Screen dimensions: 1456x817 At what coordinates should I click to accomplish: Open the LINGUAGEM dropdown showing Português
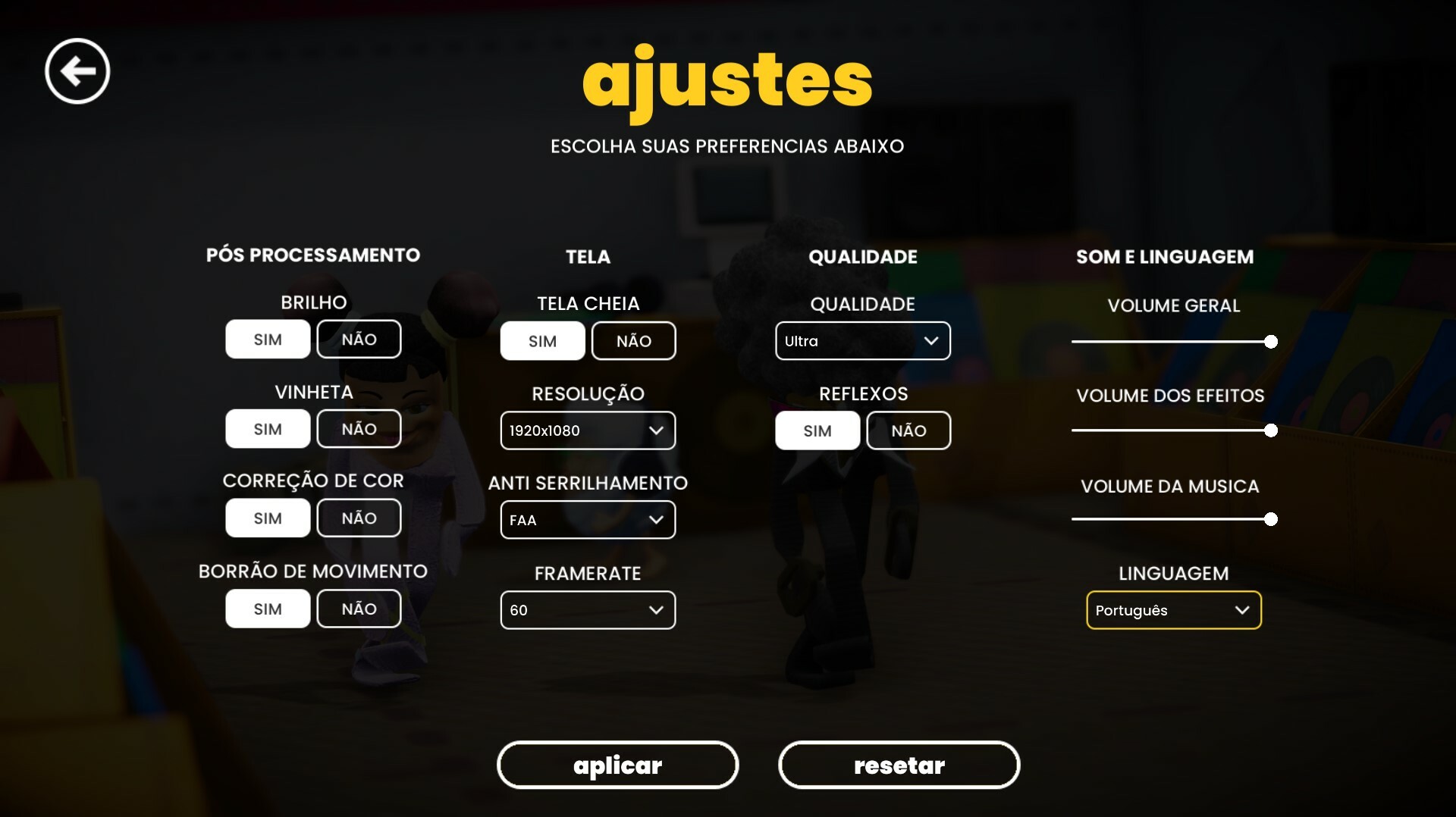pyautogui.click(x=1173, y=610)
